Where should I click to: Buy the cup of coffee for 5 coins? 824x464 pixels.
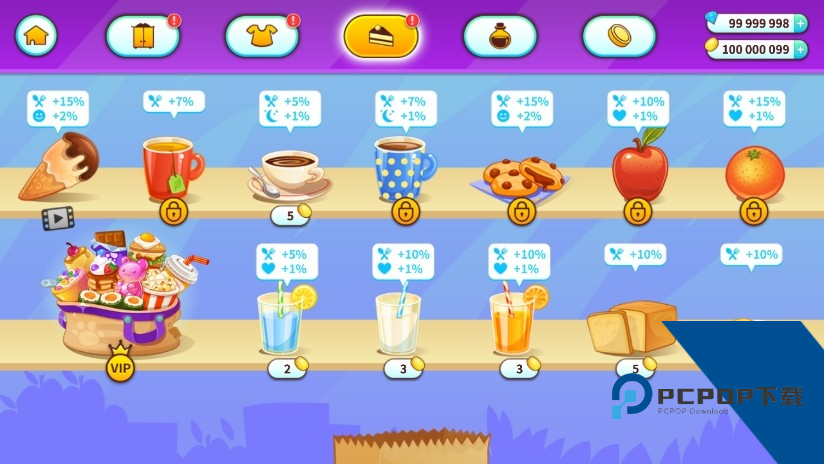[x=290, y=214]
